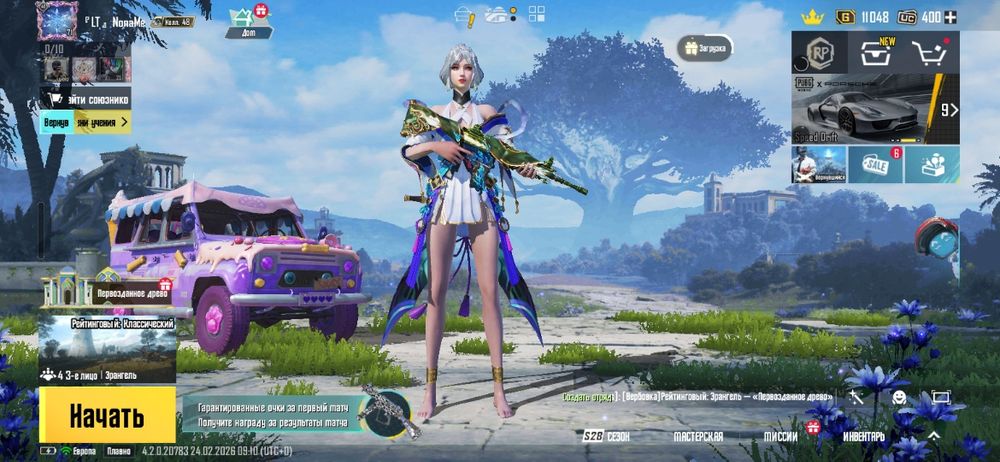
Task: Open the Инвентарь inventory menu
Action: [863, 437]
